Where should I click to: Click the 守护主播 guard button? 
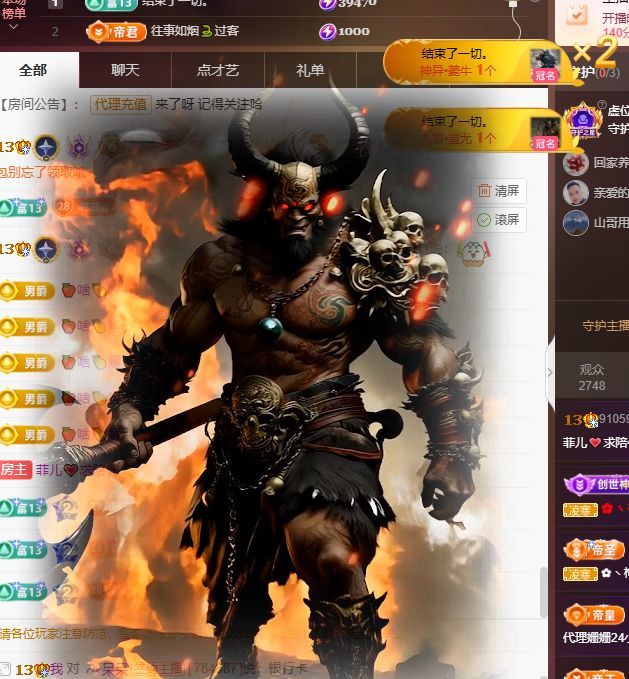[x=605, y=325]
